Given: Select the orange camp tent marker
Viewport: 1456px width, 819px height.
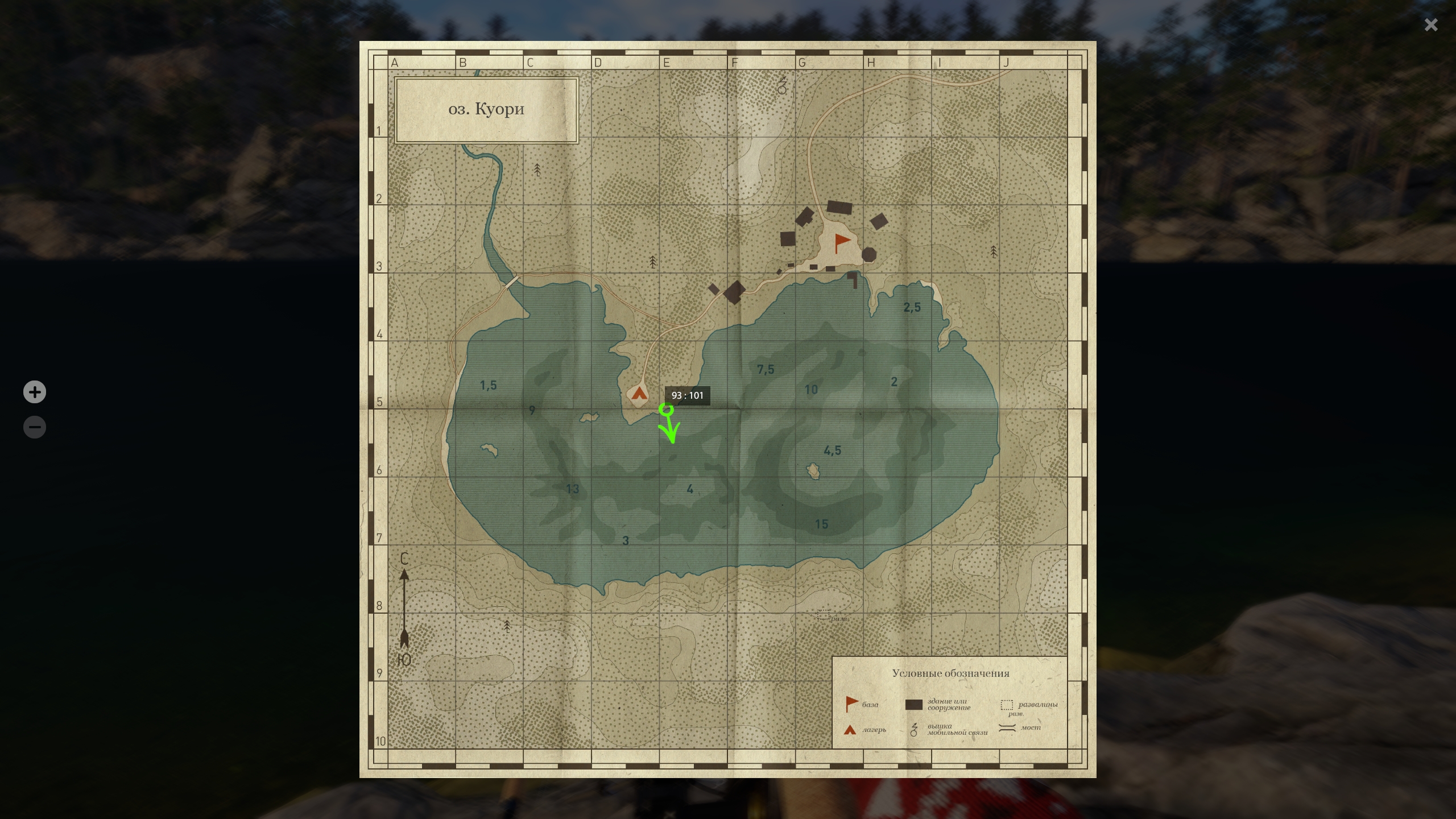Looking at the screenshot, I should [x=639, y=393].
